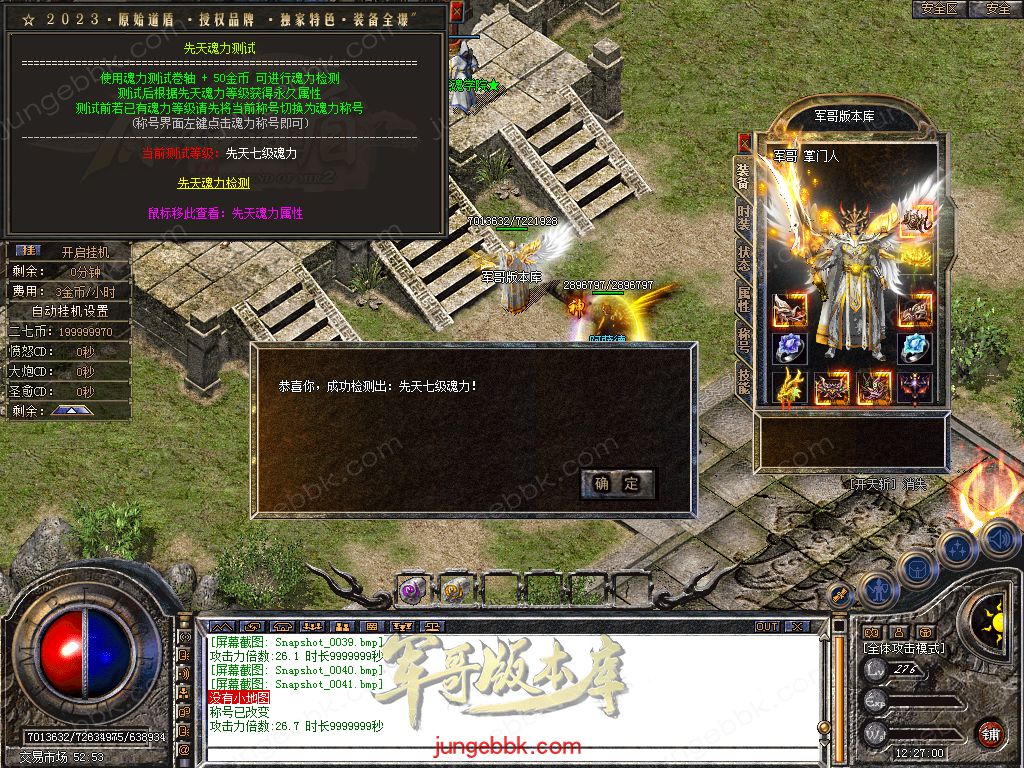Select the light blue ring equipment slot
Screen dimensions: 1024x768
914,348
